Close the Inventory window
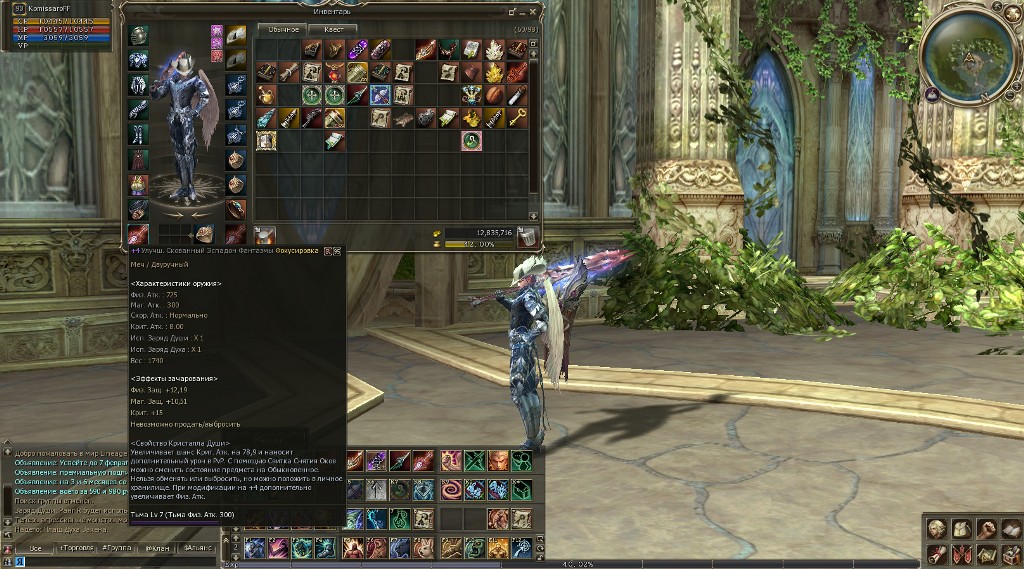Viewport: 1024px width, 569px height. [x=535, y=11]
